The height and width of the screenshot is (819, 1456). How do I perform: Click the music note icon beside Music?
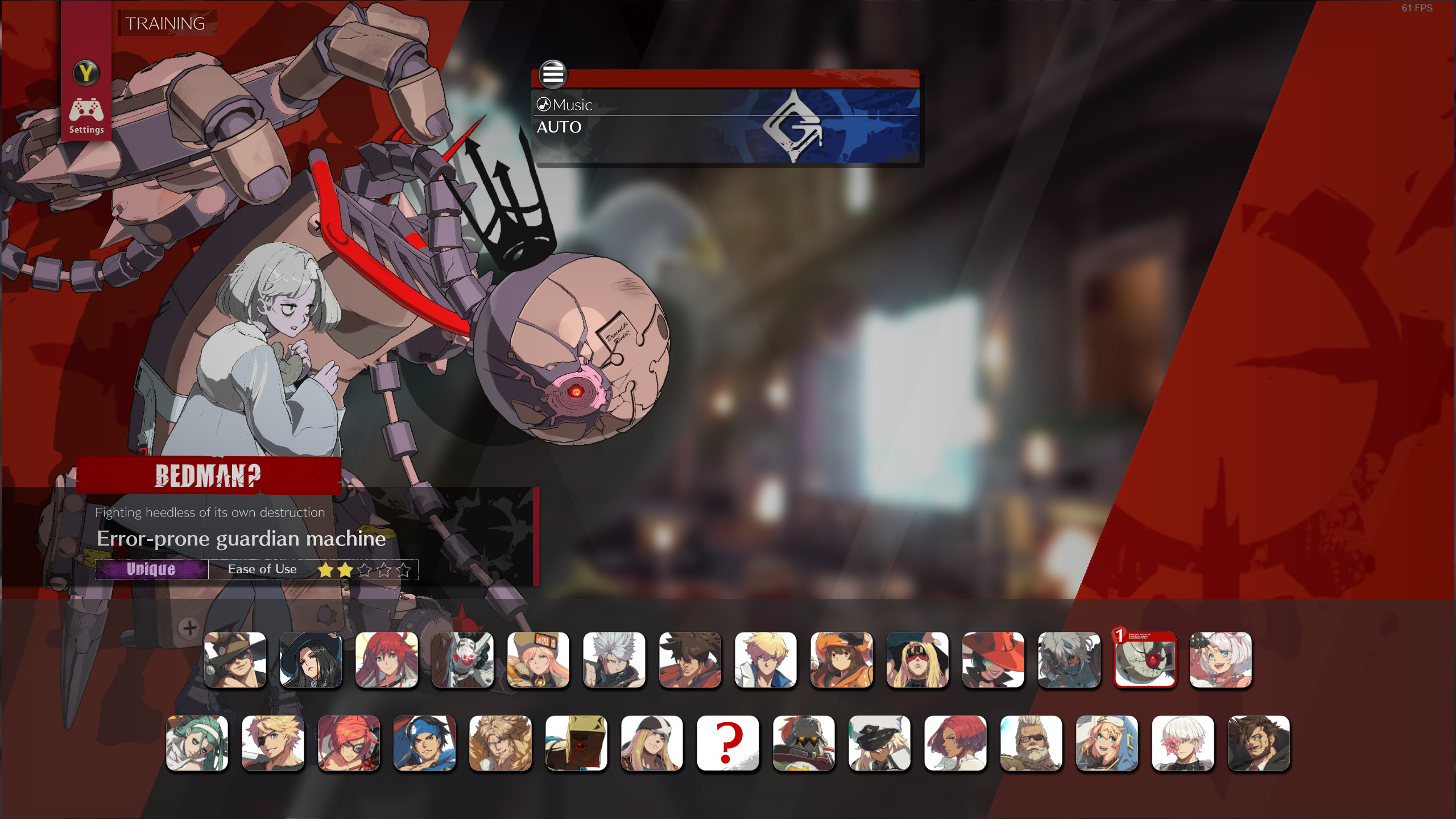[544, 104]
